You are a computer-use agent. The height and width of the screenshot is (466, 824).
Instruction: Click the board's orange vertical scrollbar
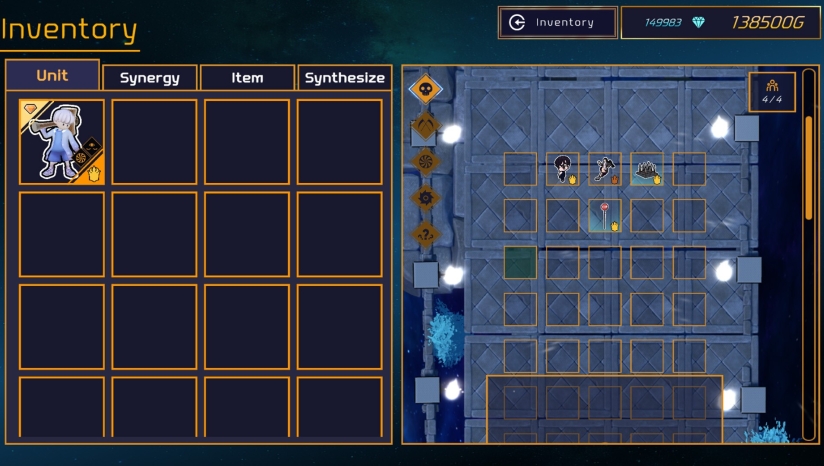click(x=809, y=168)
